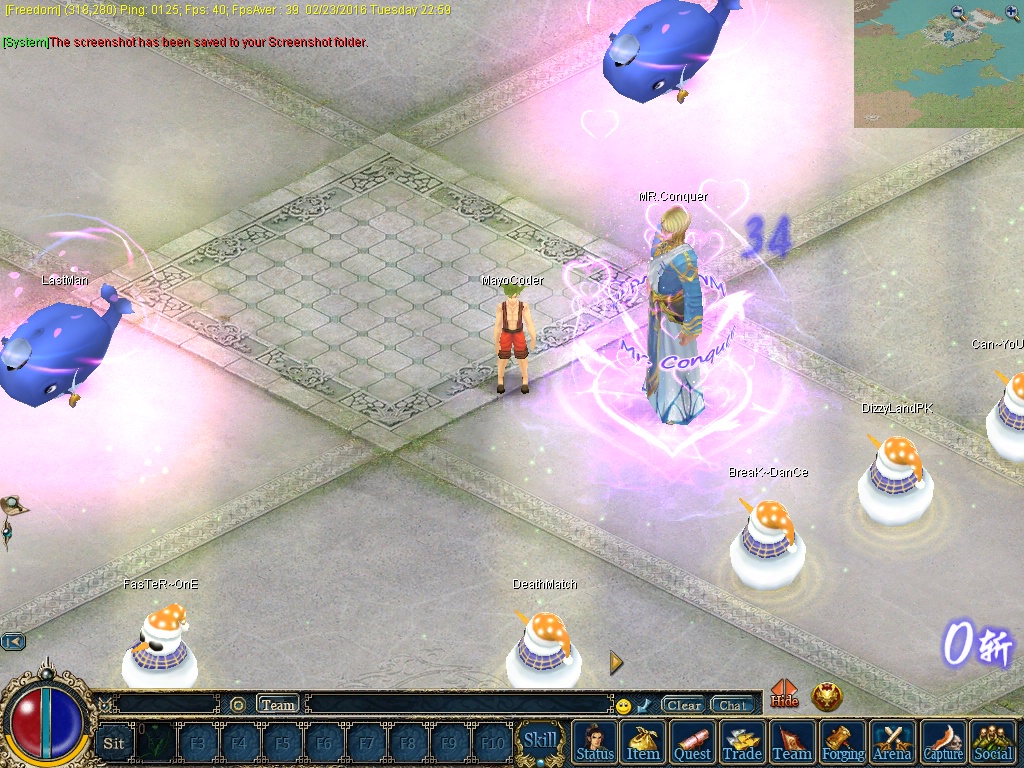1024x768 pixels.
Task: Open the Quest log
Action: pyautogui.click(x=692, y=742)
